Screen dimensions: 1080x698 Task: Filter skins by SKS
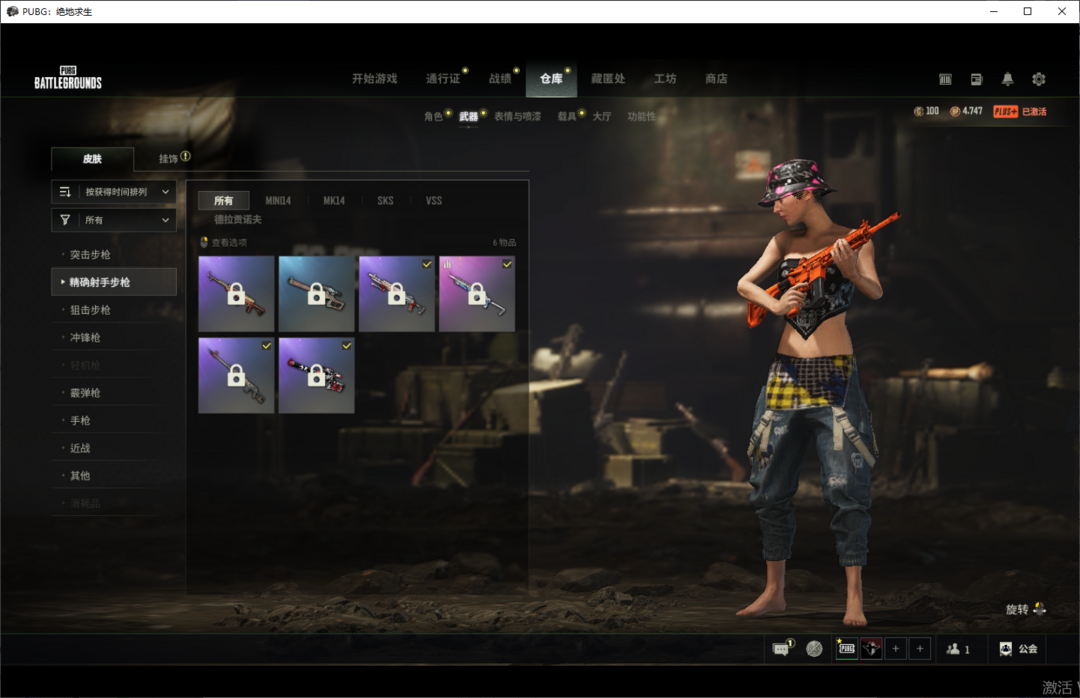[x=385, y=201]
